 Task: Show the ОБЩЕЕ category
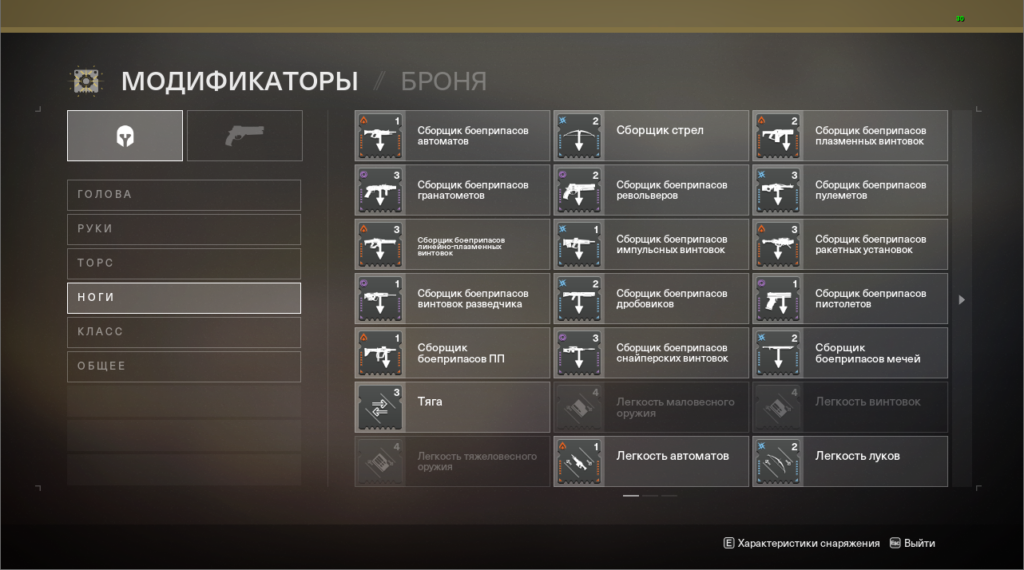point(184,366)
